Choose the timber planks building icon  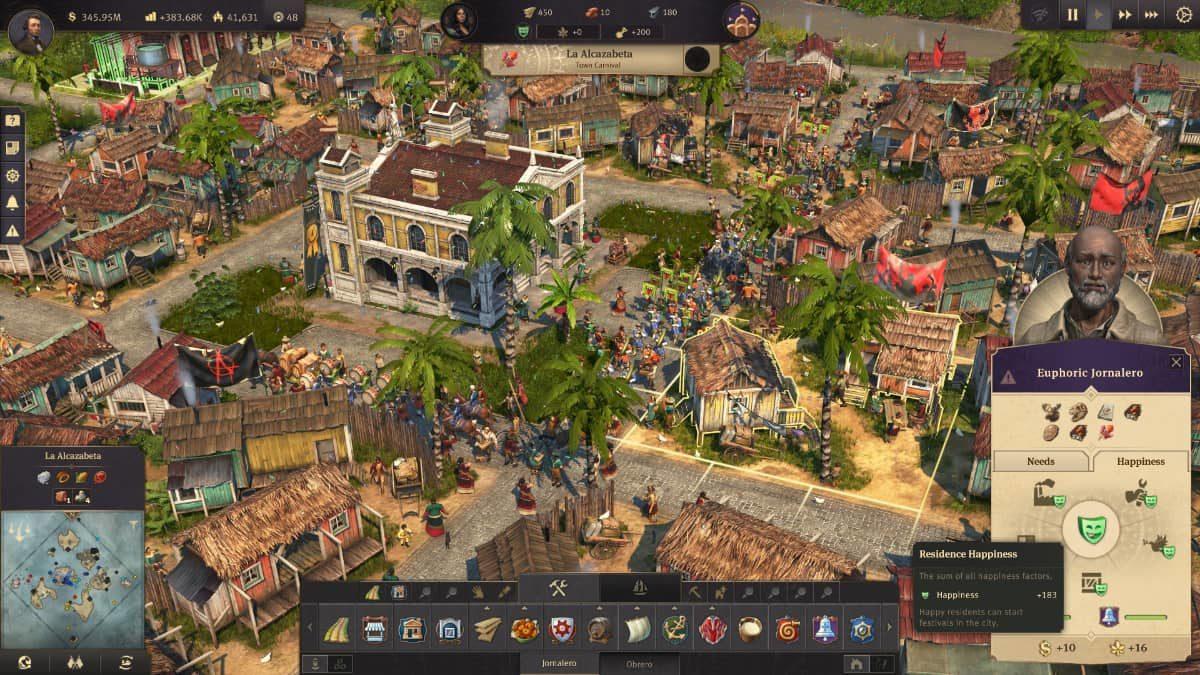[487, 630]
